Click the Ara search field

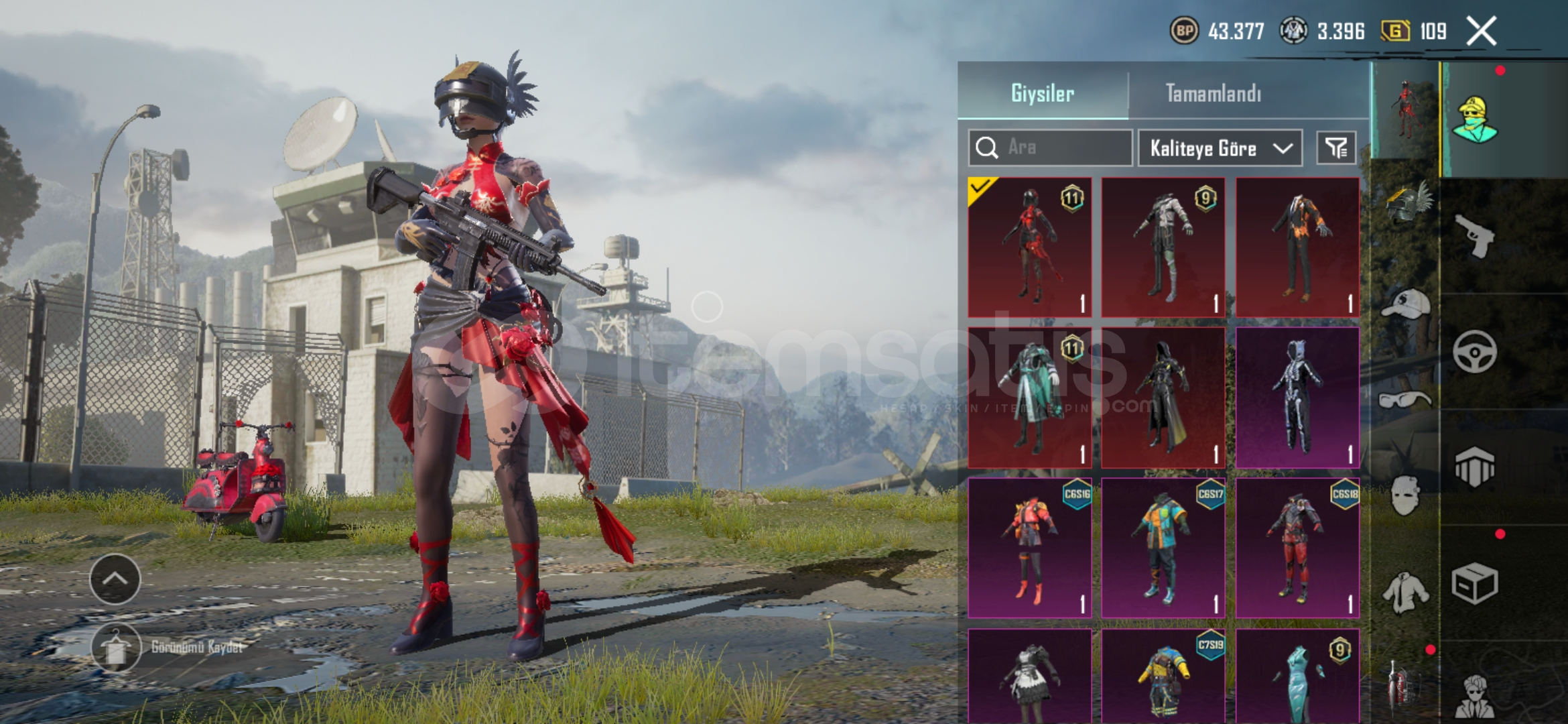1050,147
